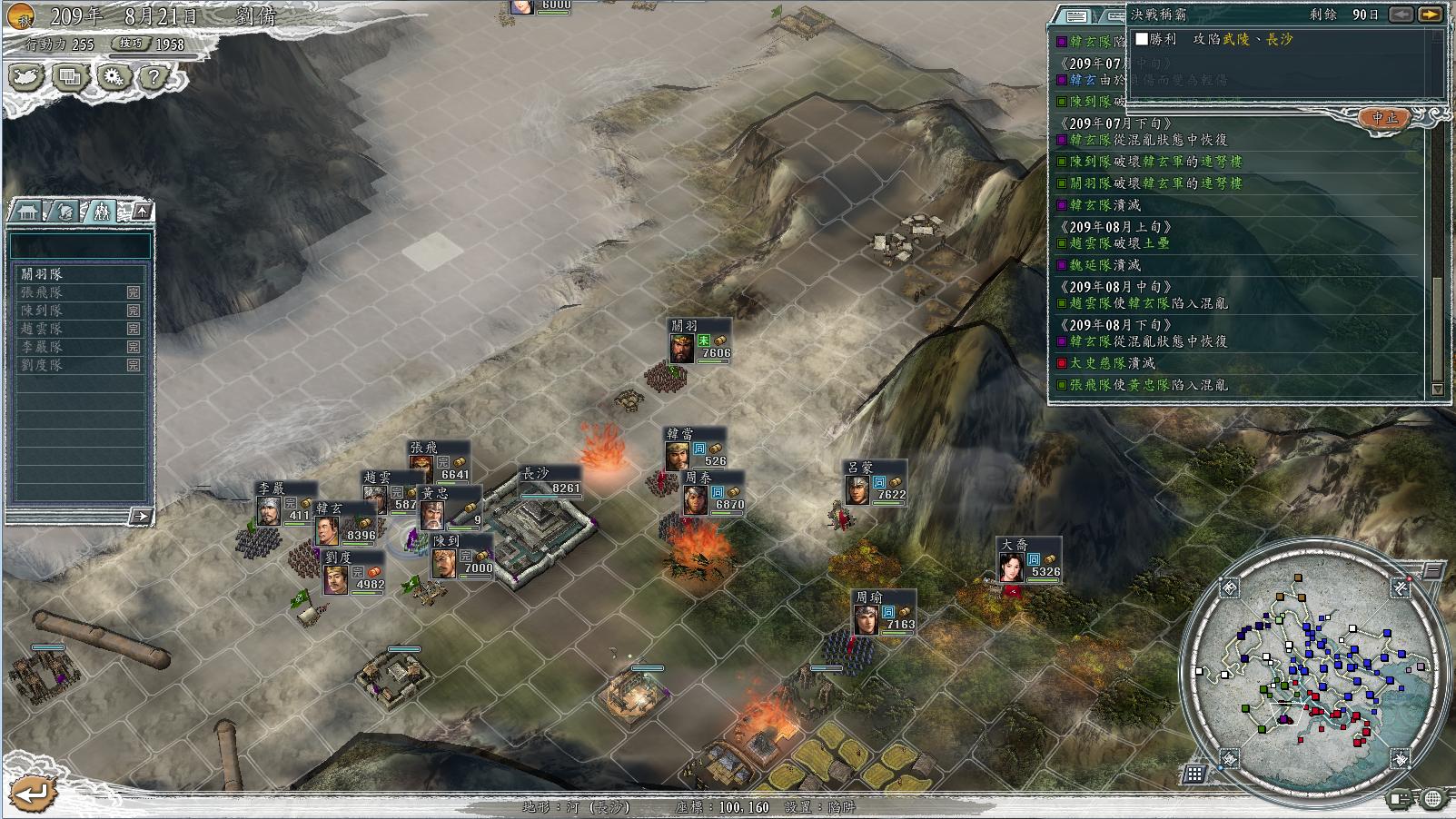The image size is (1456, 819).
Task: Click the return arrow button
Action: coord(33,794)
